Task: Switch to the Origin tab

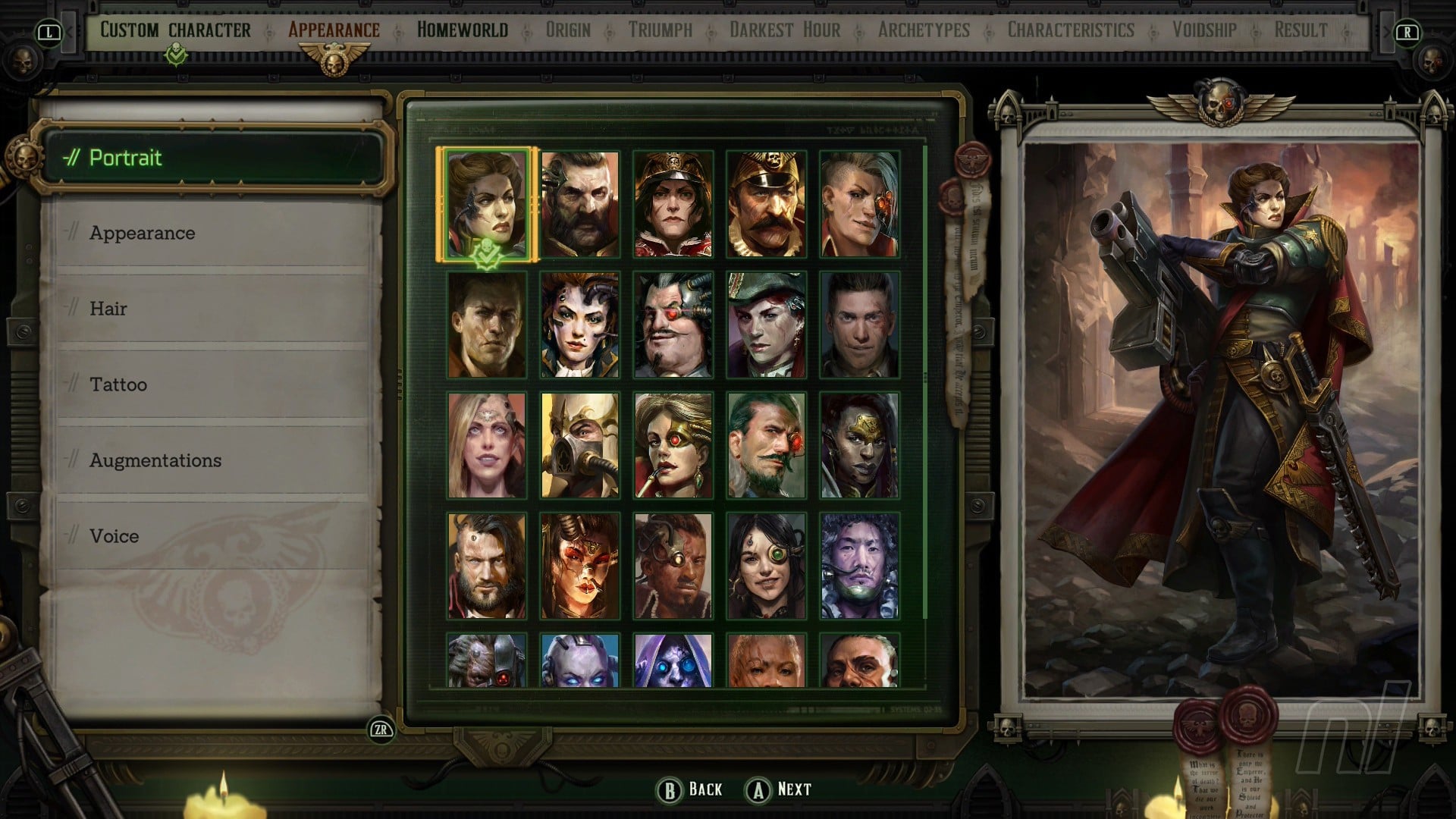Action: tap(568, 30)
